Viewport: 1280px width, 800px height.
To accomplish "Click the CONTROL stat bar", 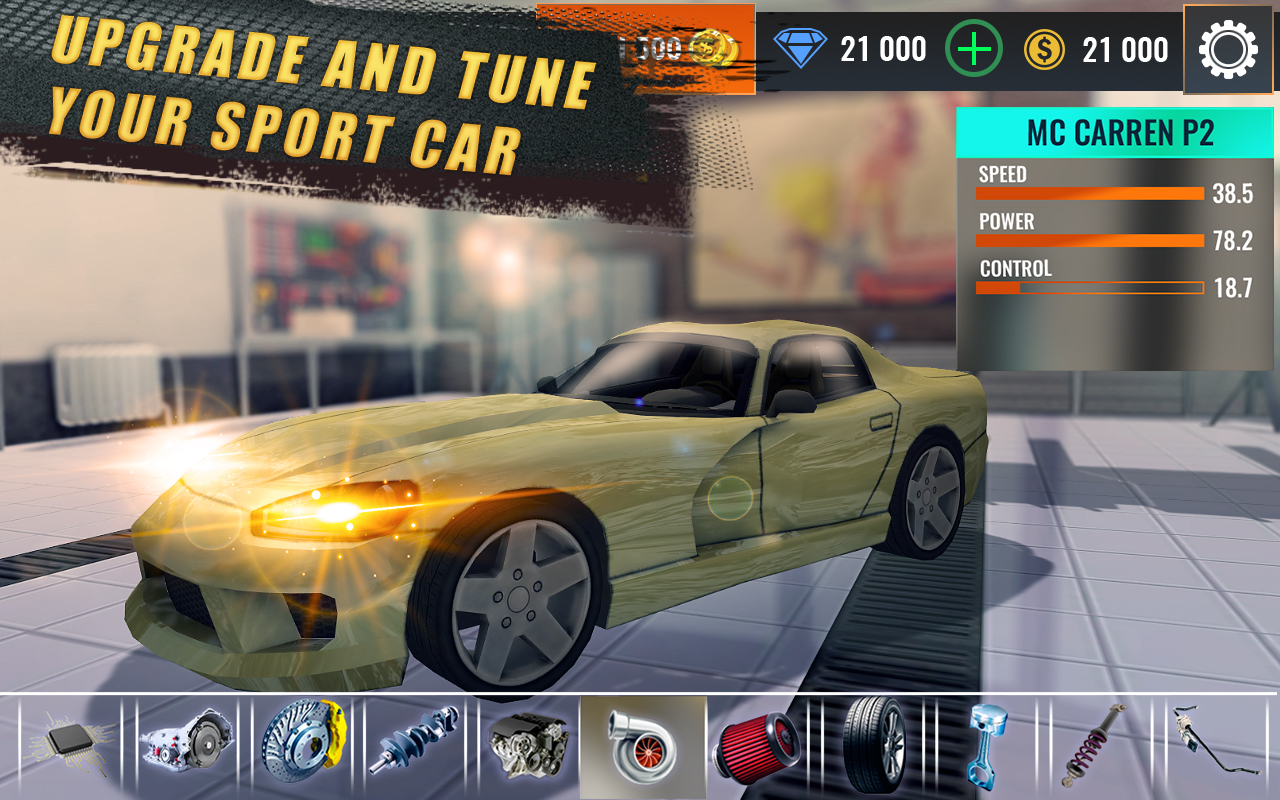I will (1090, 288).
